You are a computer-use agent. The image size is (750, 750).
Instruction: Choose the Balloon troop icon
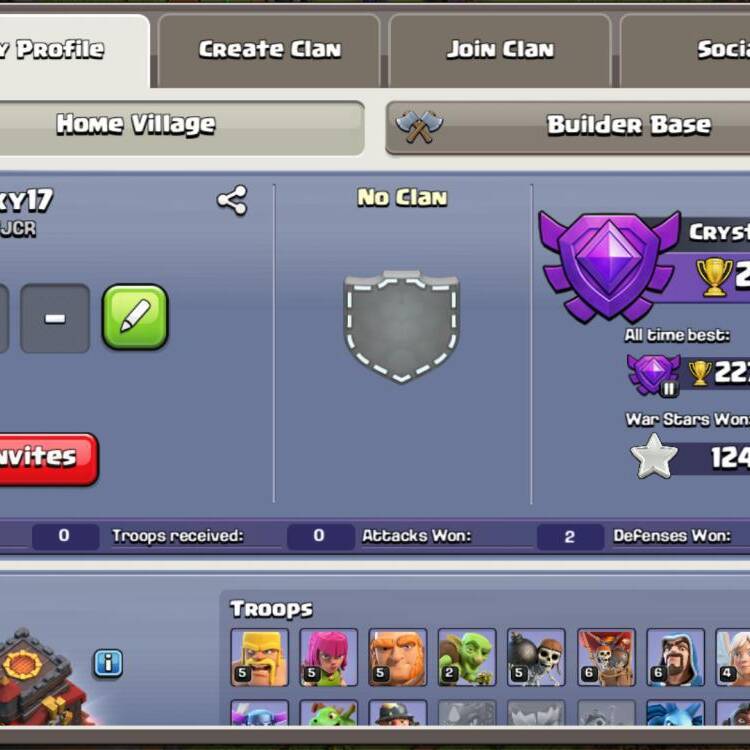[x=606, y=657]
